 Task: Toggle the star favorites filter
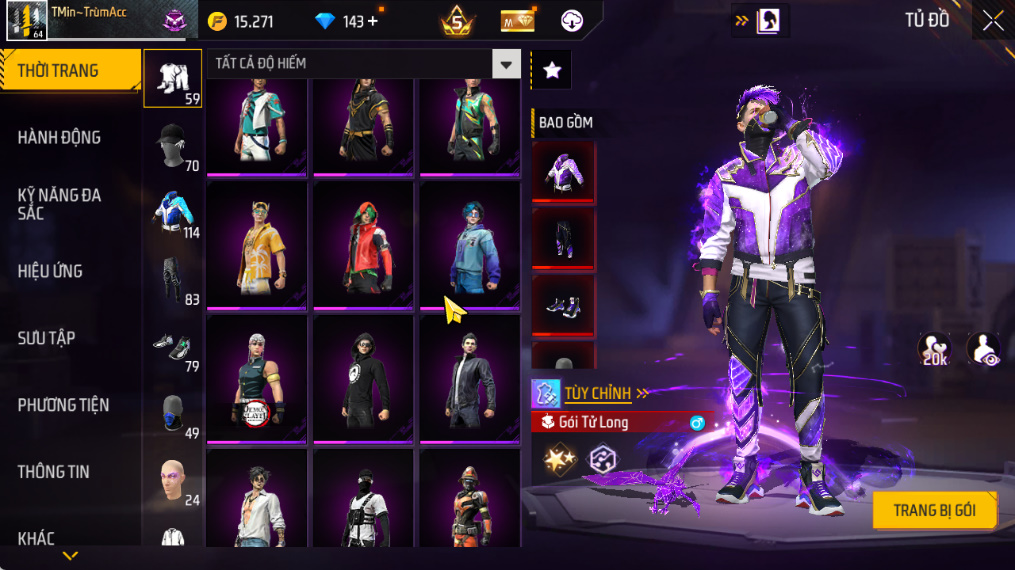[551, 70]
